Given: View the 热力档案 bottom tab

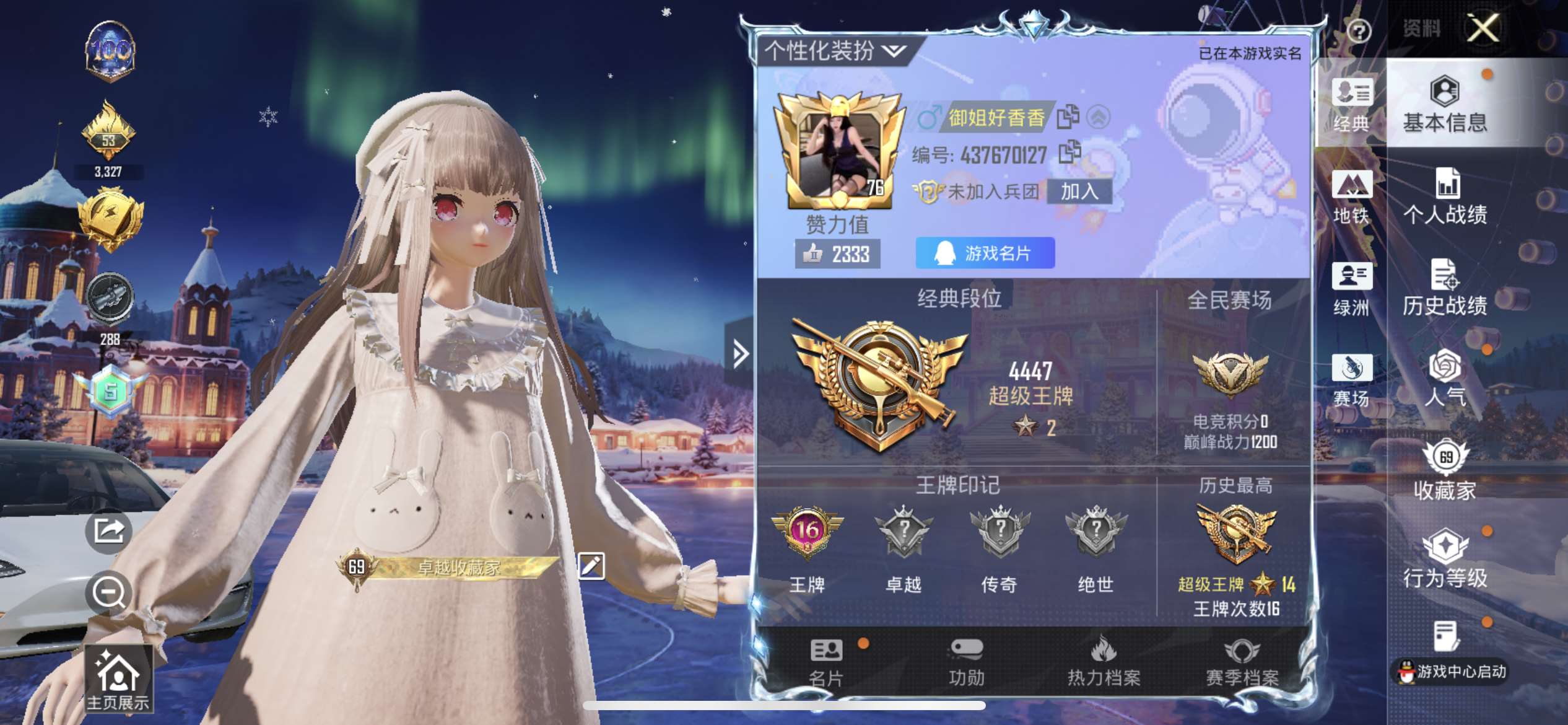Looking at the screenshot, I should 1104,663.
